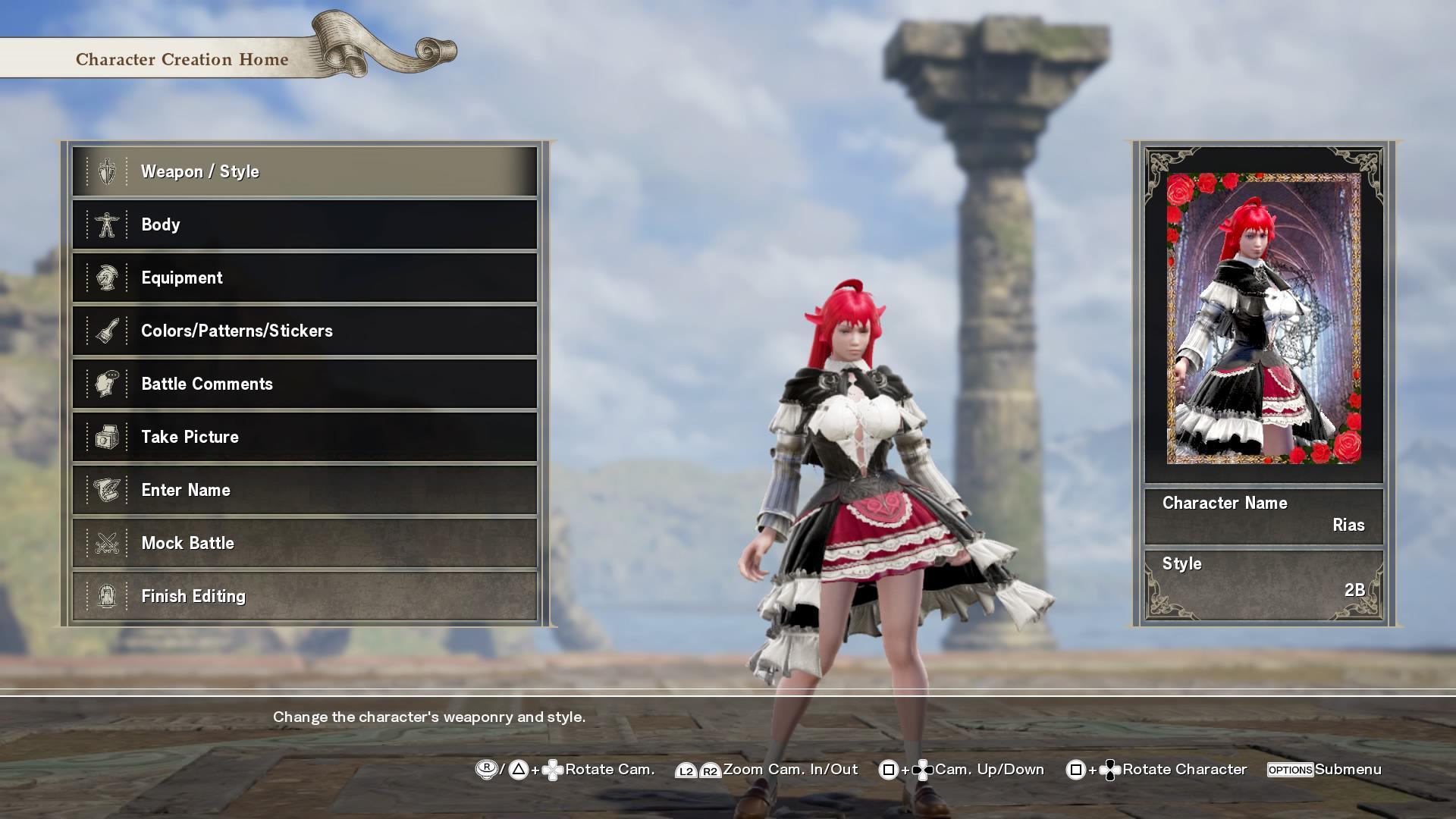The height and width of the screenshot is (819, 1456).
Task: Open the Weapon / Style menu entry
Action: 303,171
